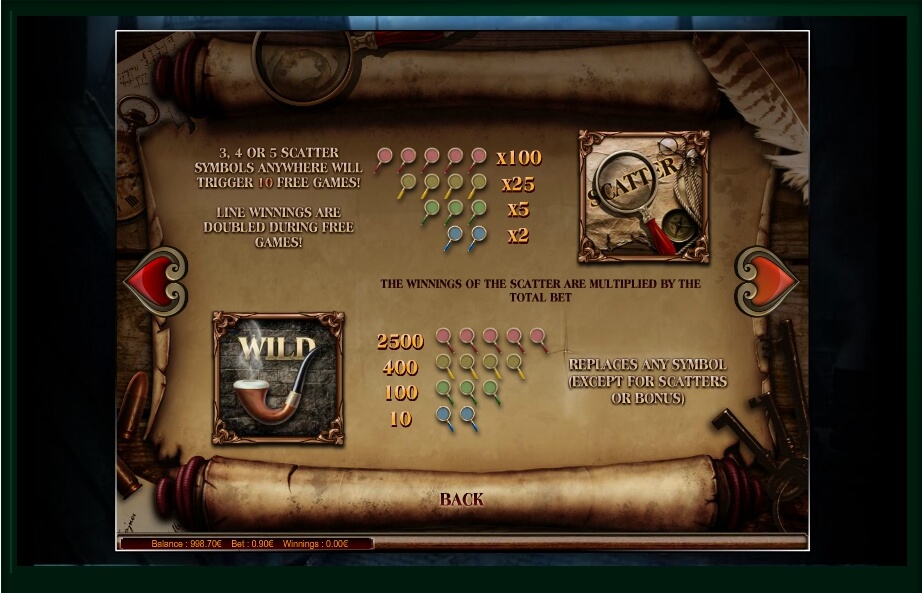
Task: Go back using the BACK button
Action: [x=461, y=499]
